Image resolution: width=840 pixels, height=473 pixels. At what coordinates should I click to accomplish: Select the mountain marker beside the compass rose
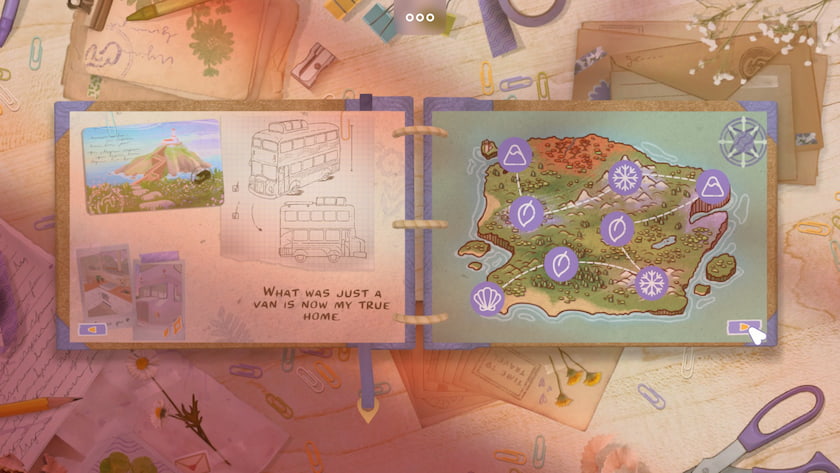pyautogui.click(x=713, y=186)
